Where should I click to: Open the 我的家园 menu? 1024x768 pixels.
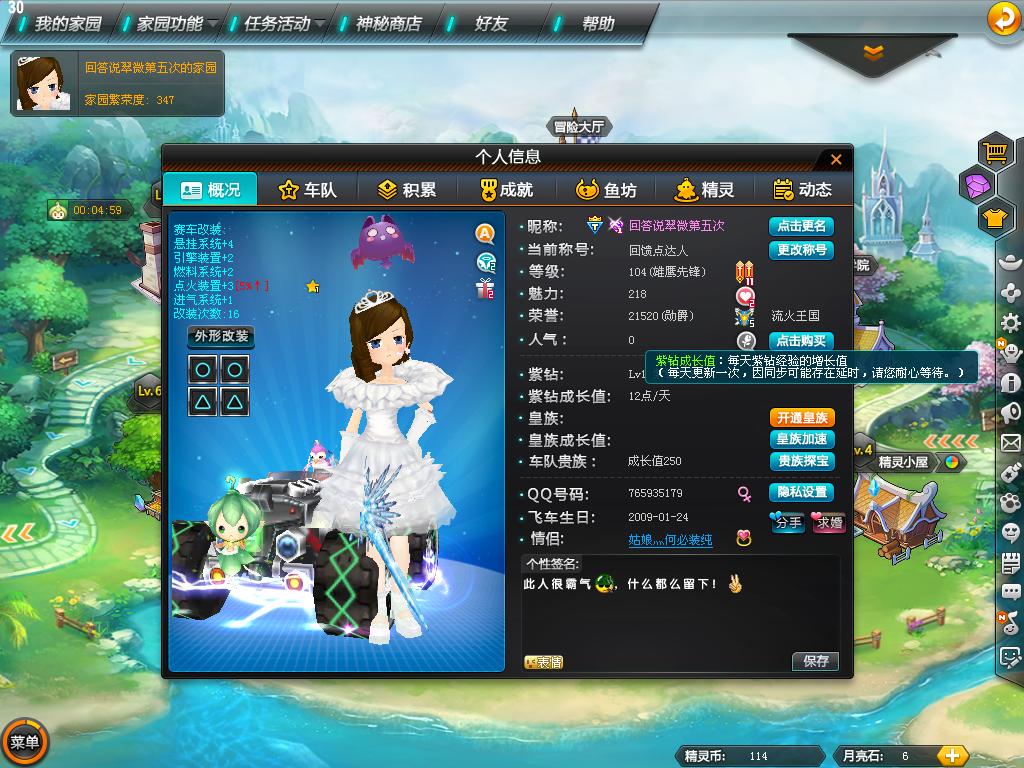[62, 23]
